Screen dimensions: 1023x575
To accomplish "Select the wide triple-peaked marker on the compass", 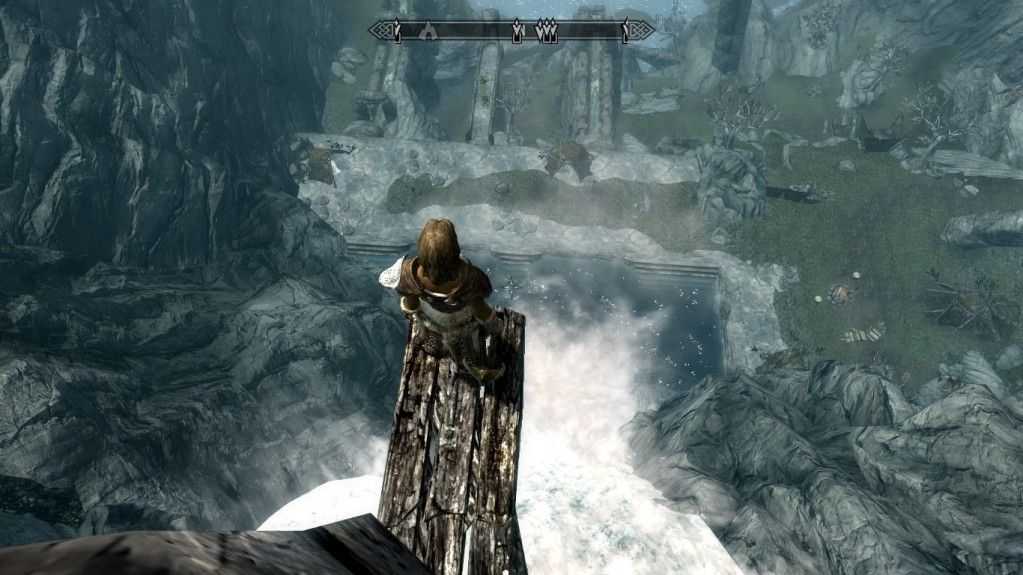I will [x=547, y=31].
